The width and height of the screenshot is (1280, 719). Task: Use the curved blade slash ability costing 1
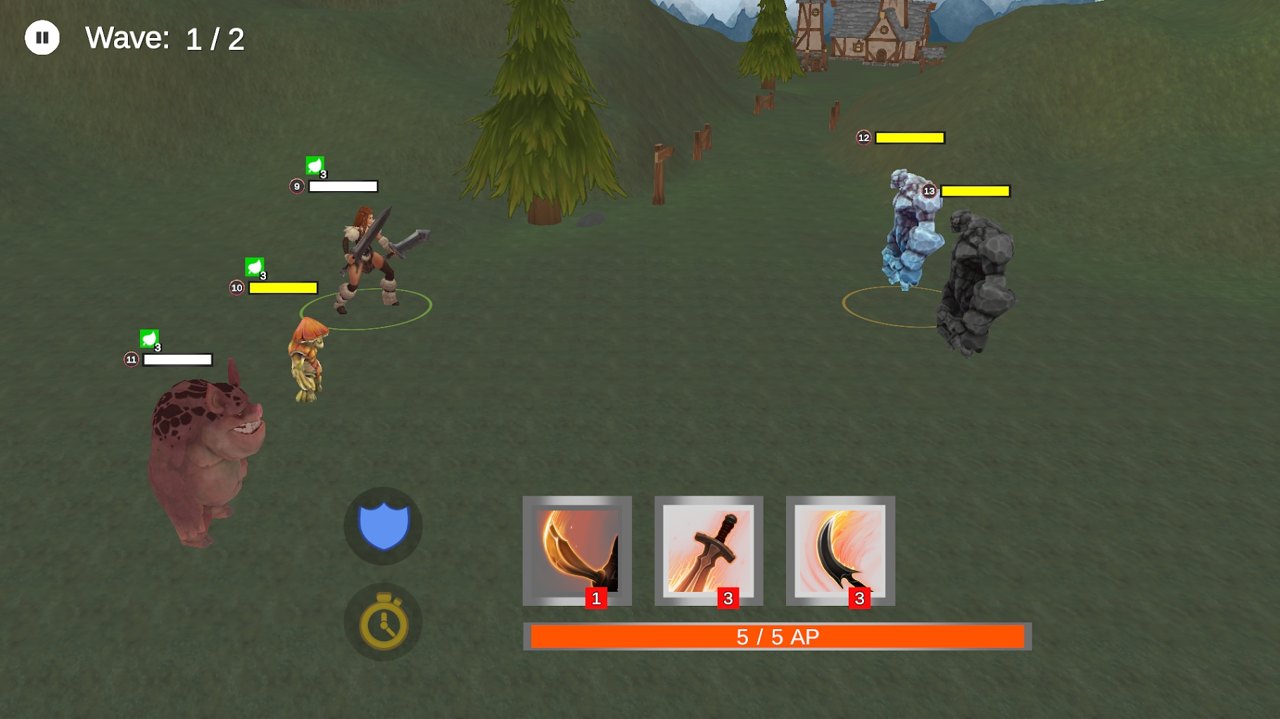[x=577, y=550]
